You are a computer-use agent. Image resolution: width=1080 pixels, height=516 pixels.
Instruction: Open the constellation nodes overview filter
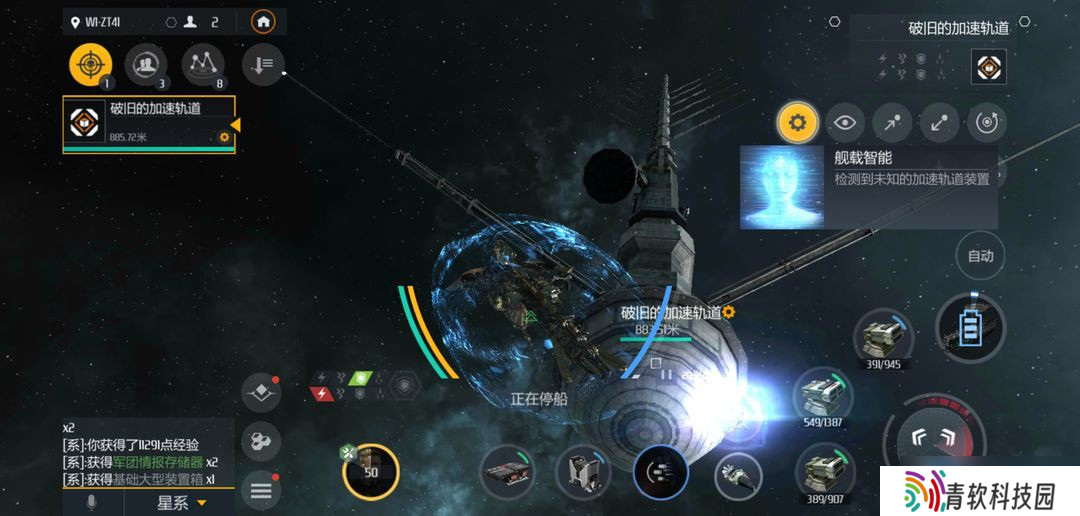point(203,65)
